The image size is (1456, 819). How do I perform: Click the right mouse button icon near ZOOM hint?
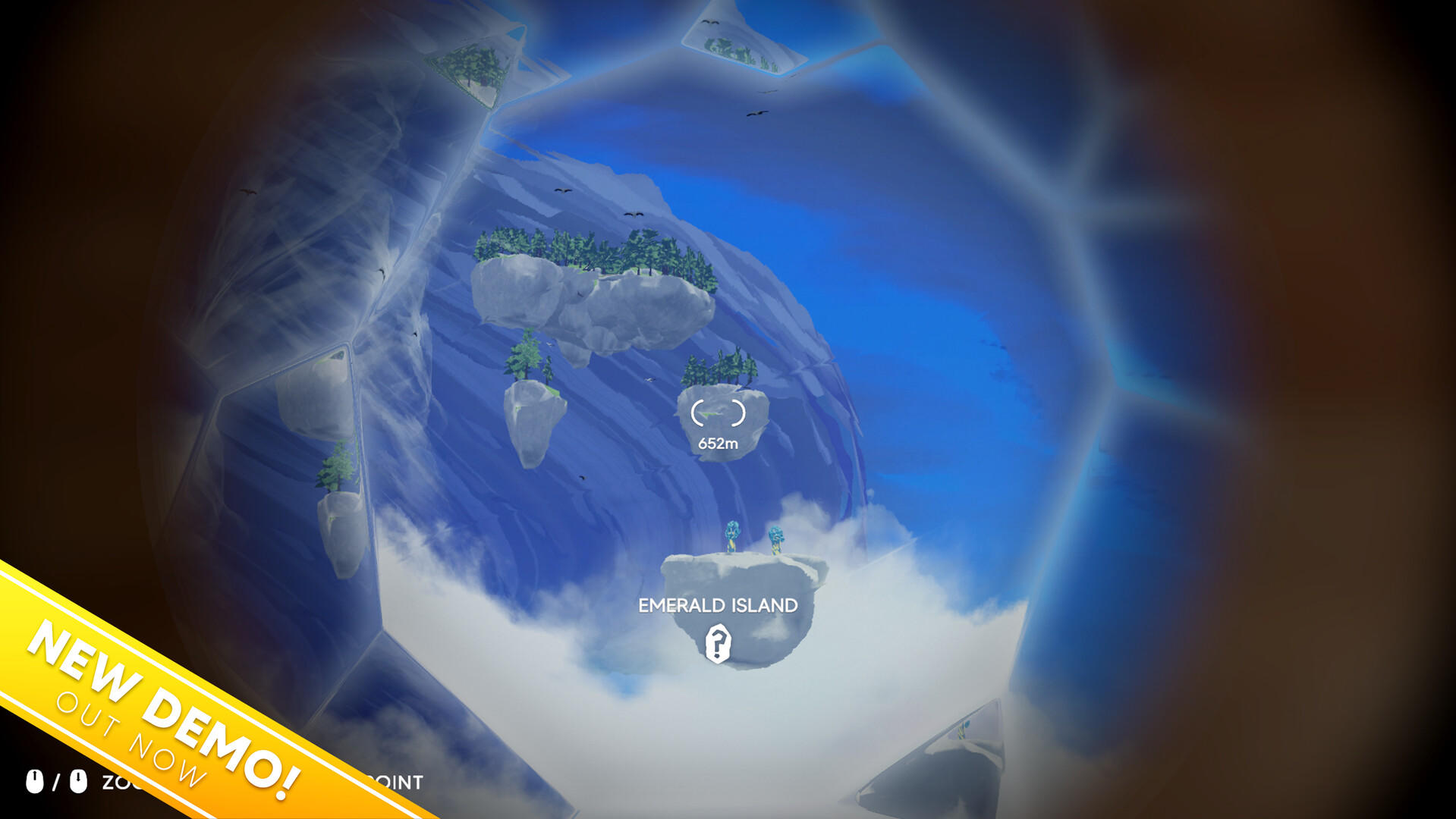pos(78,781)
